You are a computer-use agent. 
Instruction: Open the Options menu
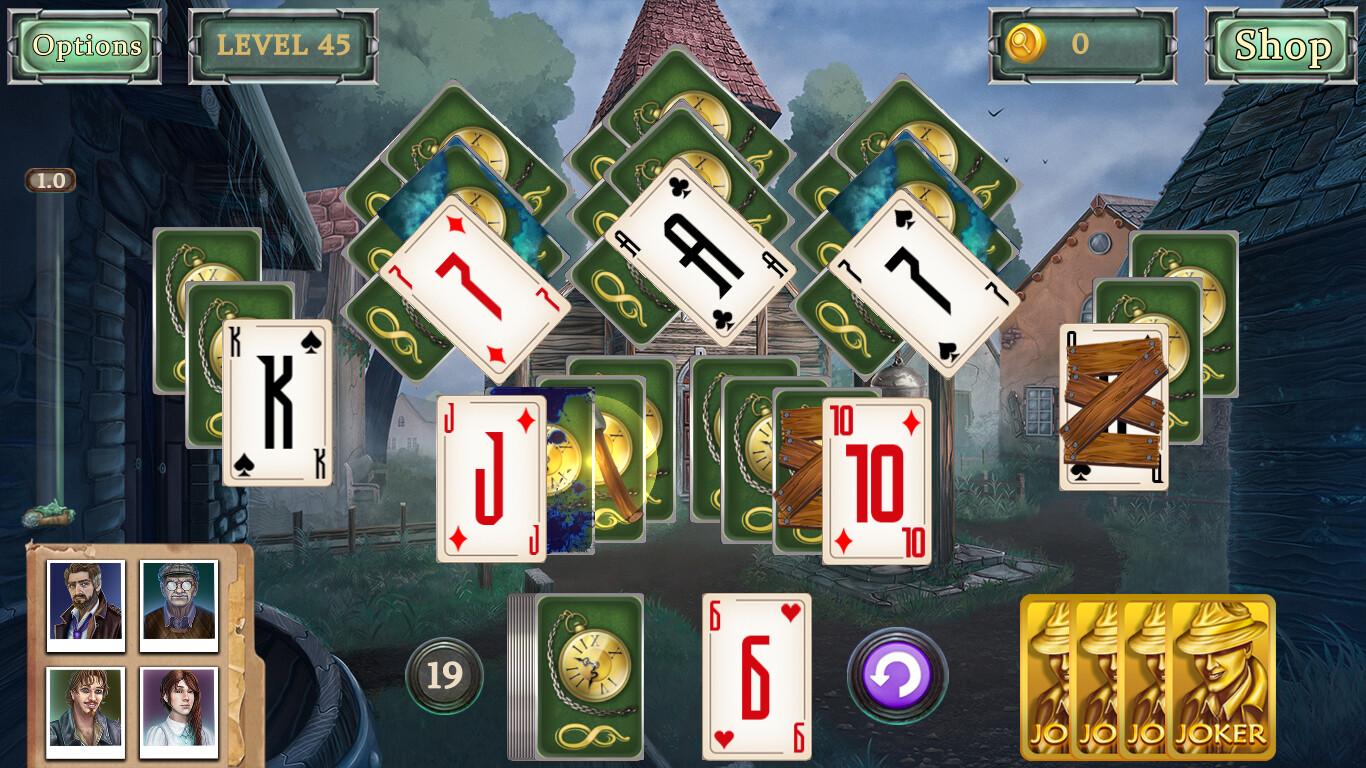pos(84,45)
